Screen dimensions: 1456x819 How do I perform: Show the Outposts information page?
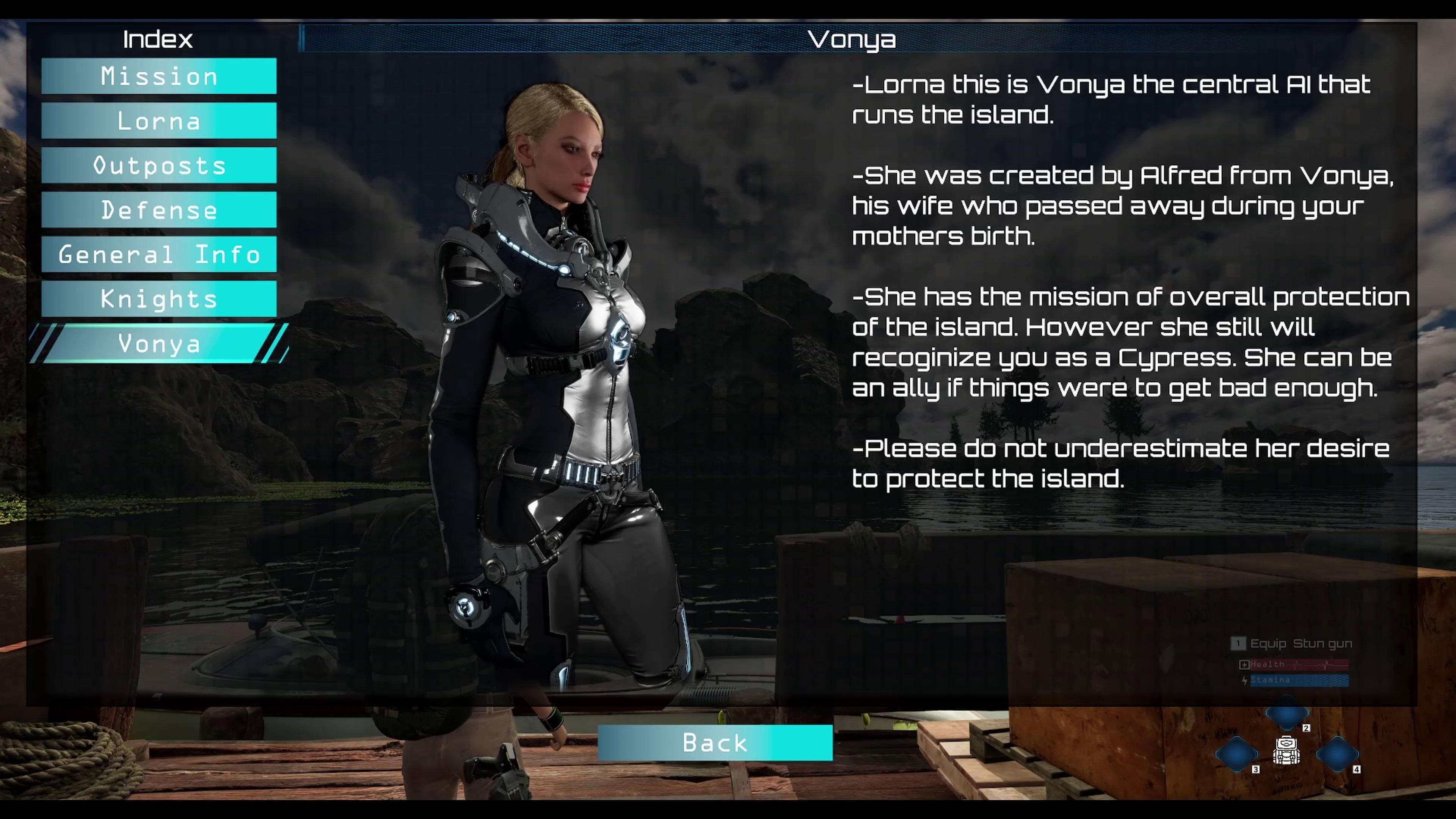click(x=159, y=166)
